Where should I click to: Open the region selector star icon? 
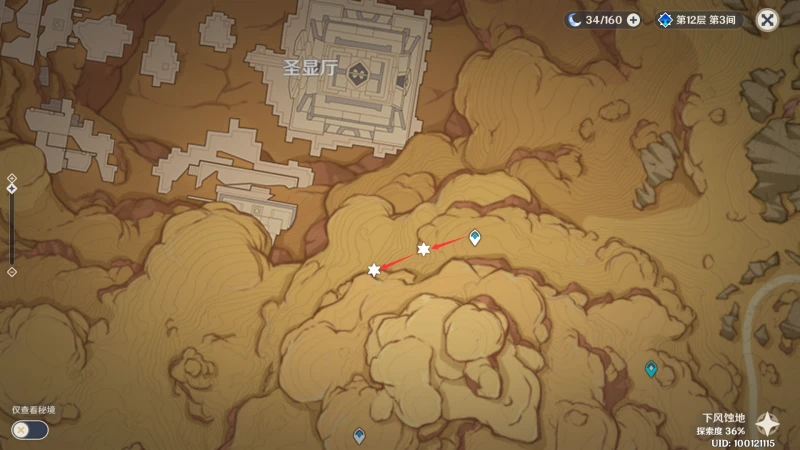(x=767, y=423)
